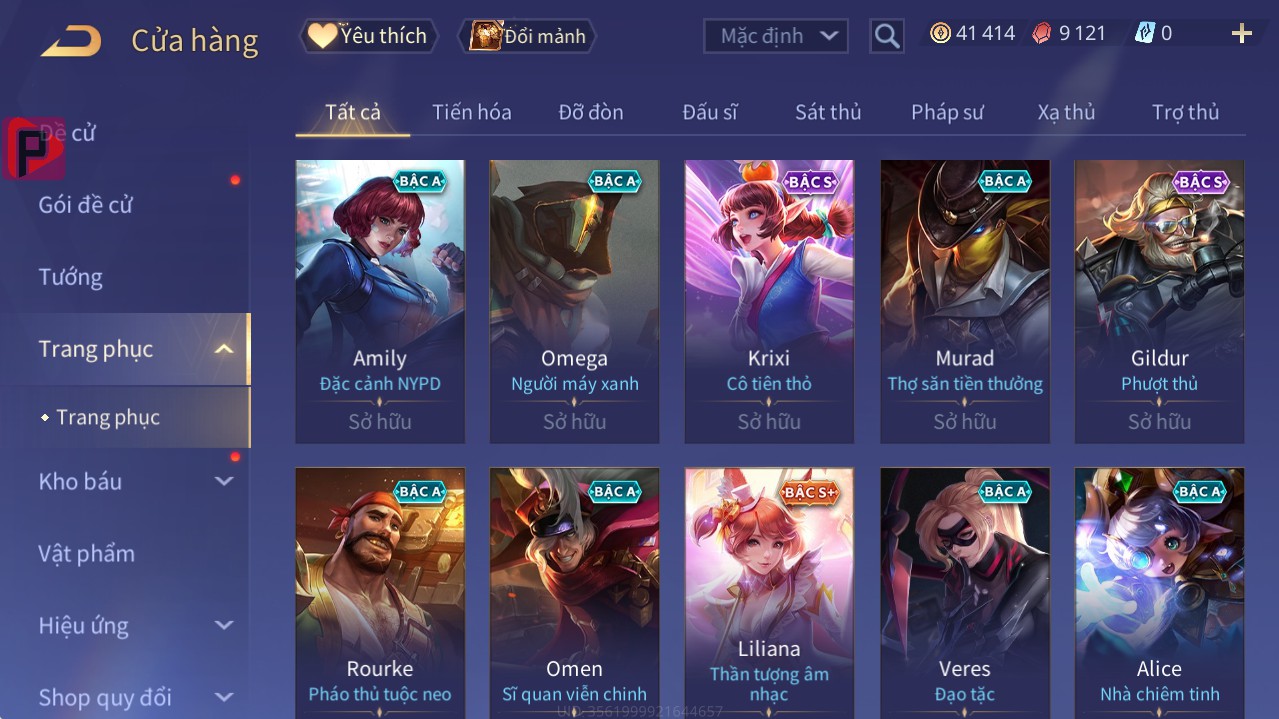Open the Vật phẩm items menu

[x=87, y=553]
